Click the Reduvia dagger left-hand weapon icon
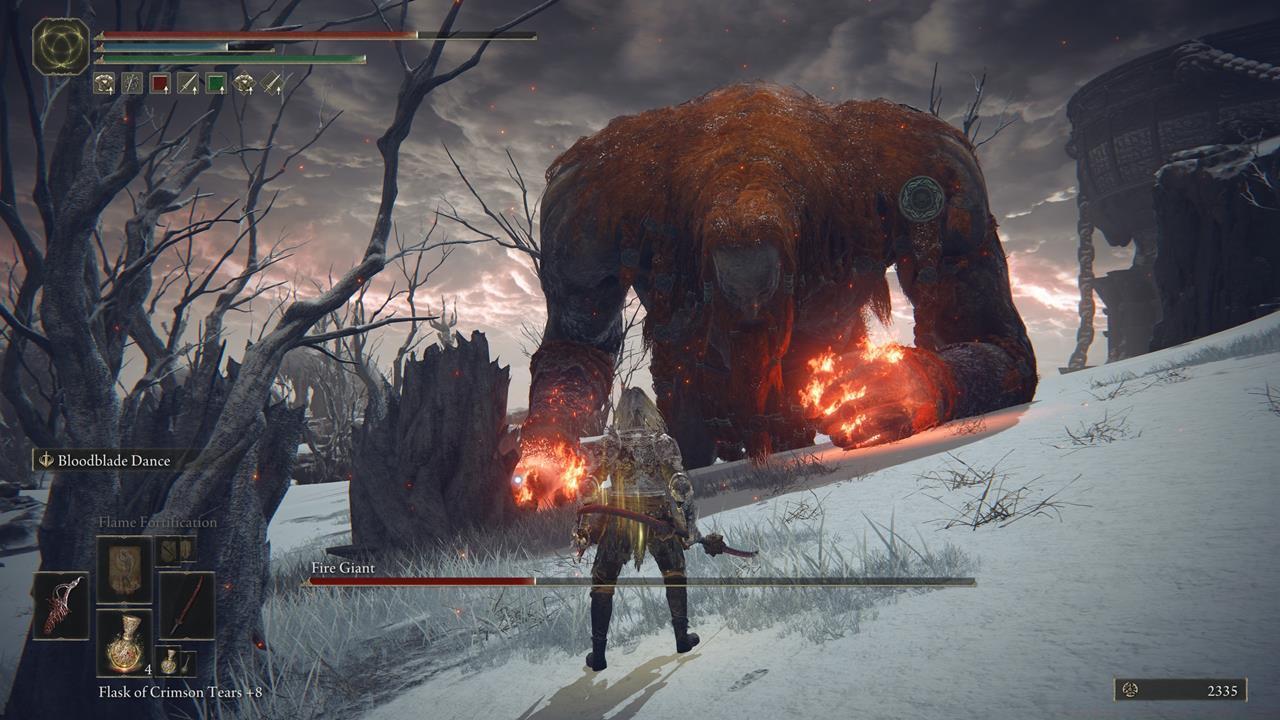 (x=62, y=603)
